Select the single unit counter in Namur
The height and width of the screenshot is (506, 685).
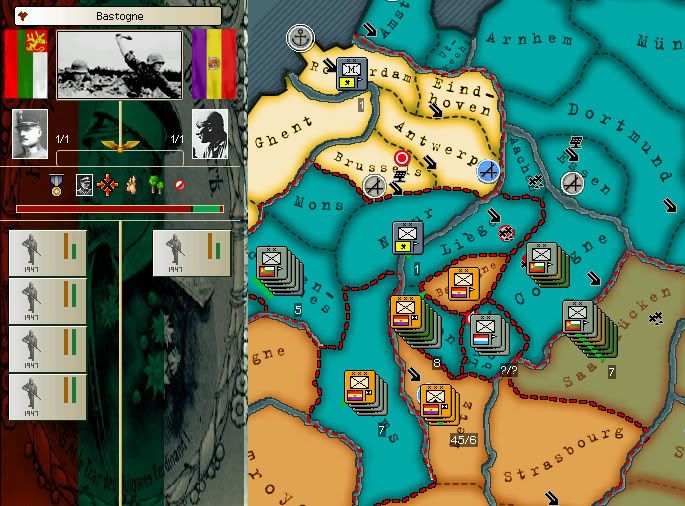point(407,239)
